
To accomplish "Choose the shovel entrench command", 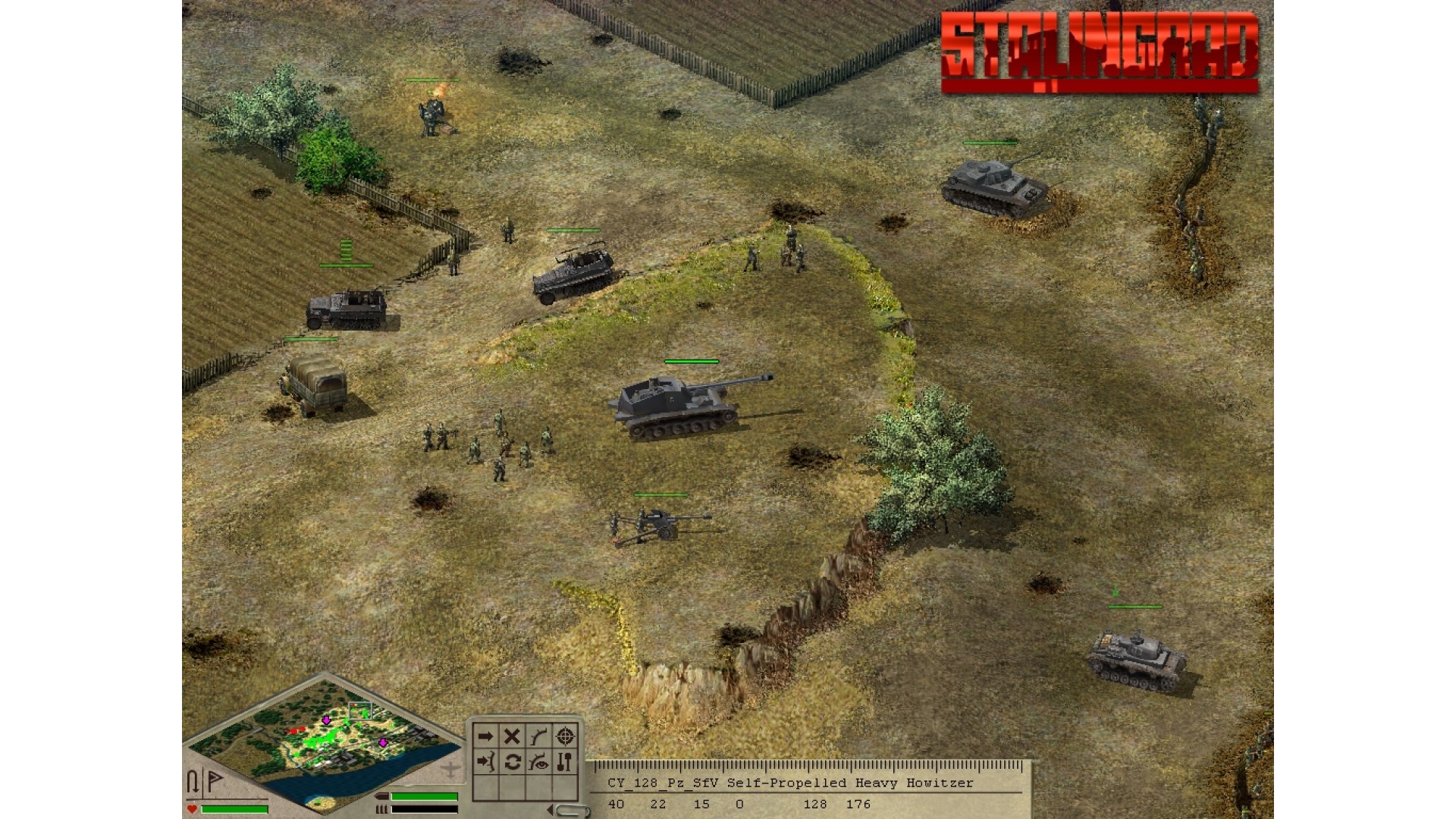I will point(565,762).
